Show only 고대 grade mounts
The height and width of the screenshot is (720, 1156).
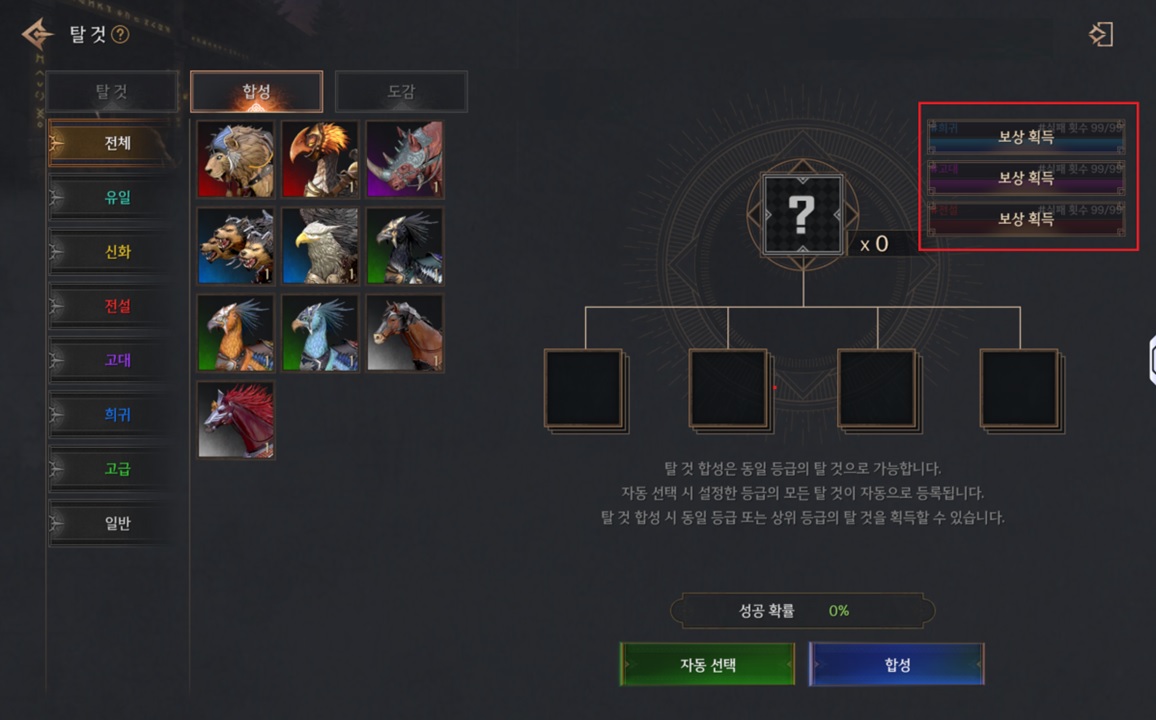click(x=117, y=360)
